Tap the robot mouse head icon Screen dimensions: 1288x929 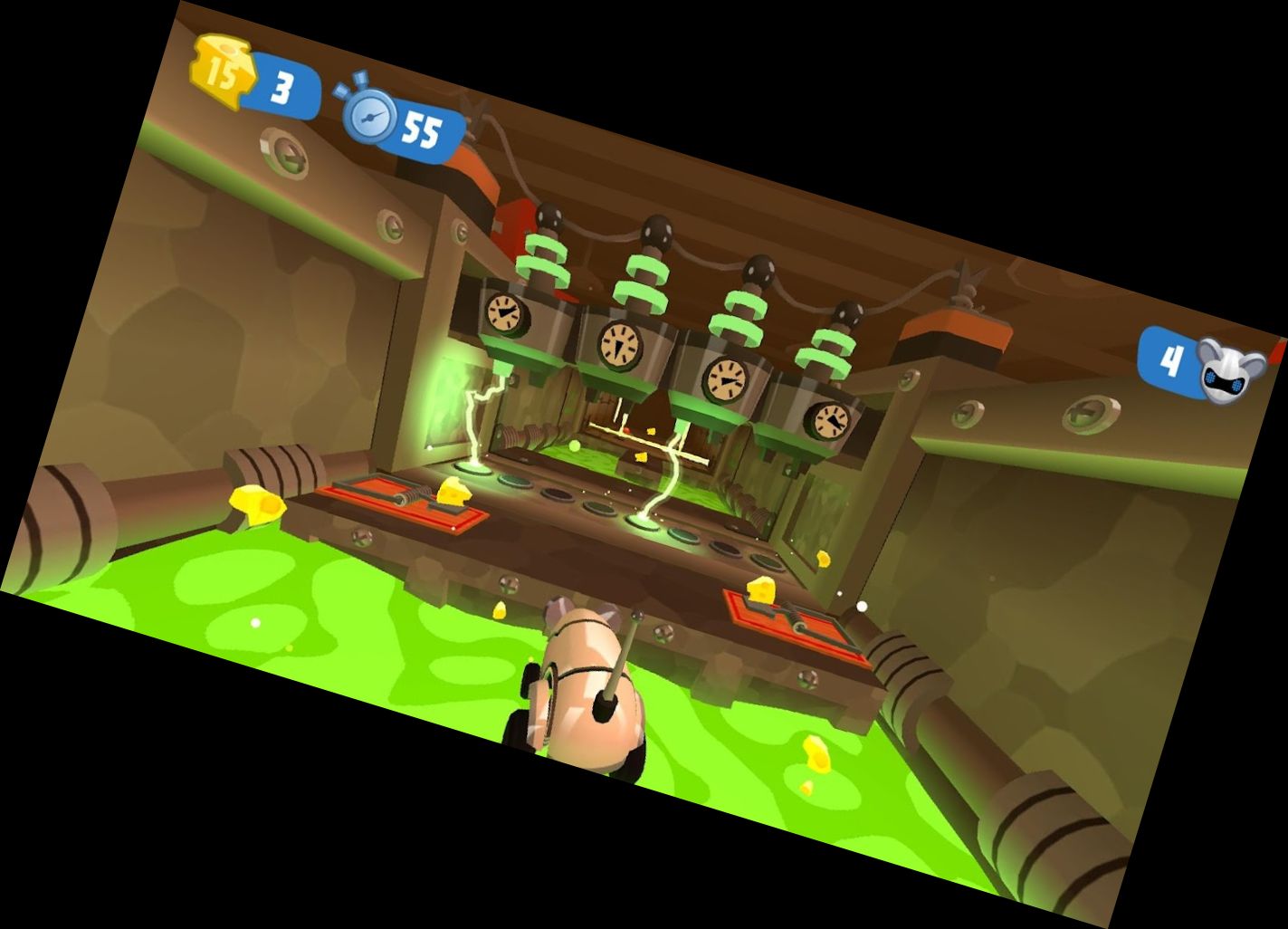point(1226,364)
